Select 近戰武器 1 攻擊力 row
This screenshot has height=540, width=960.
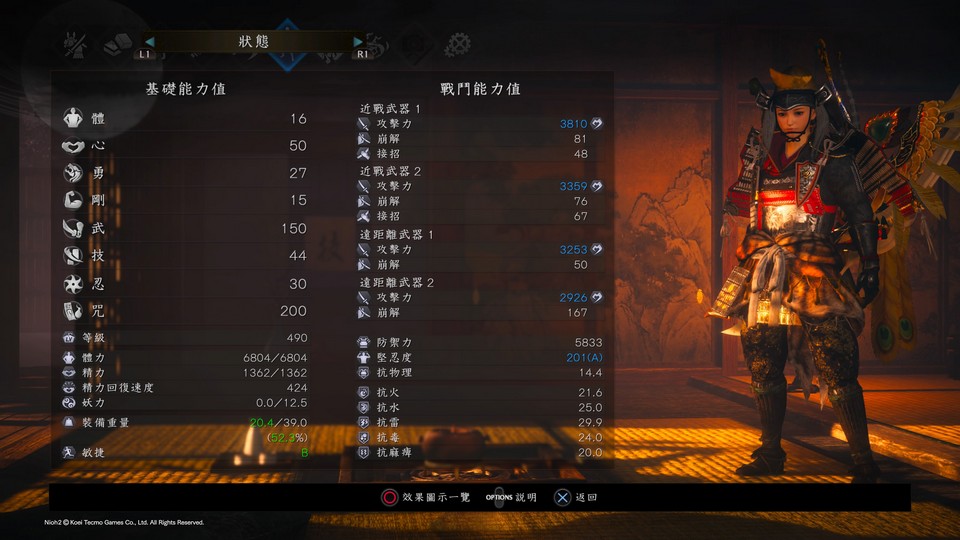(x=480, y=123)
